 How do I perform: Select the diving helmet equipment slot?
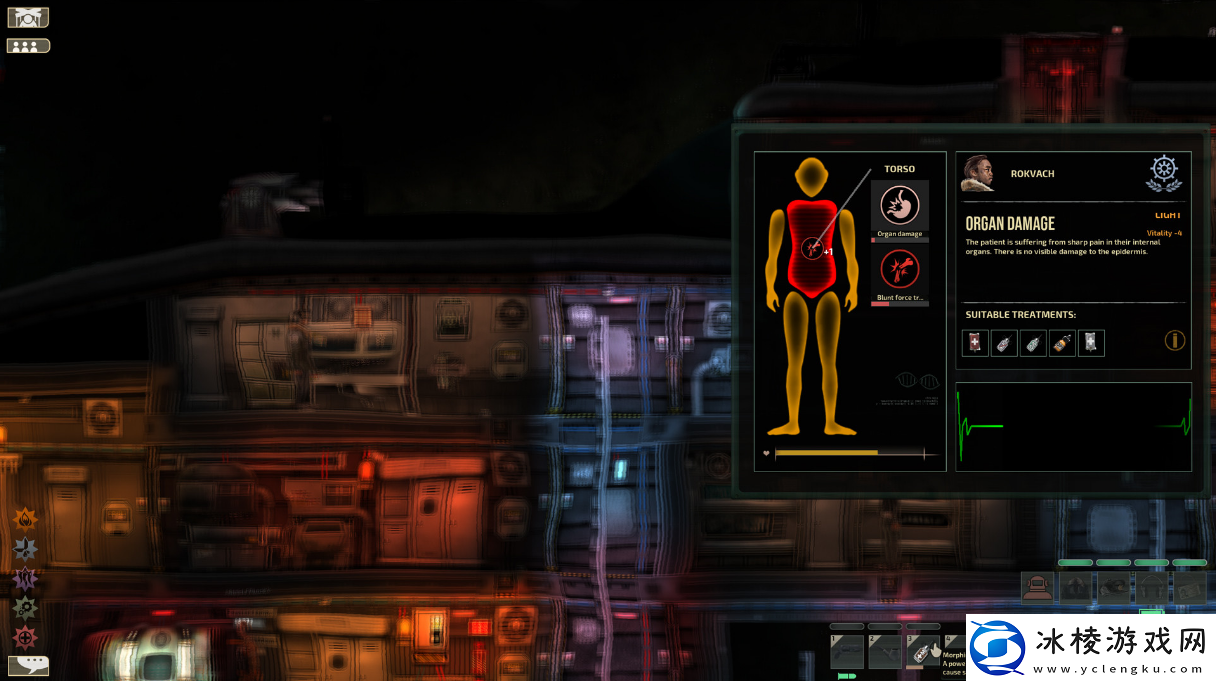click(x=1038, y=588)
